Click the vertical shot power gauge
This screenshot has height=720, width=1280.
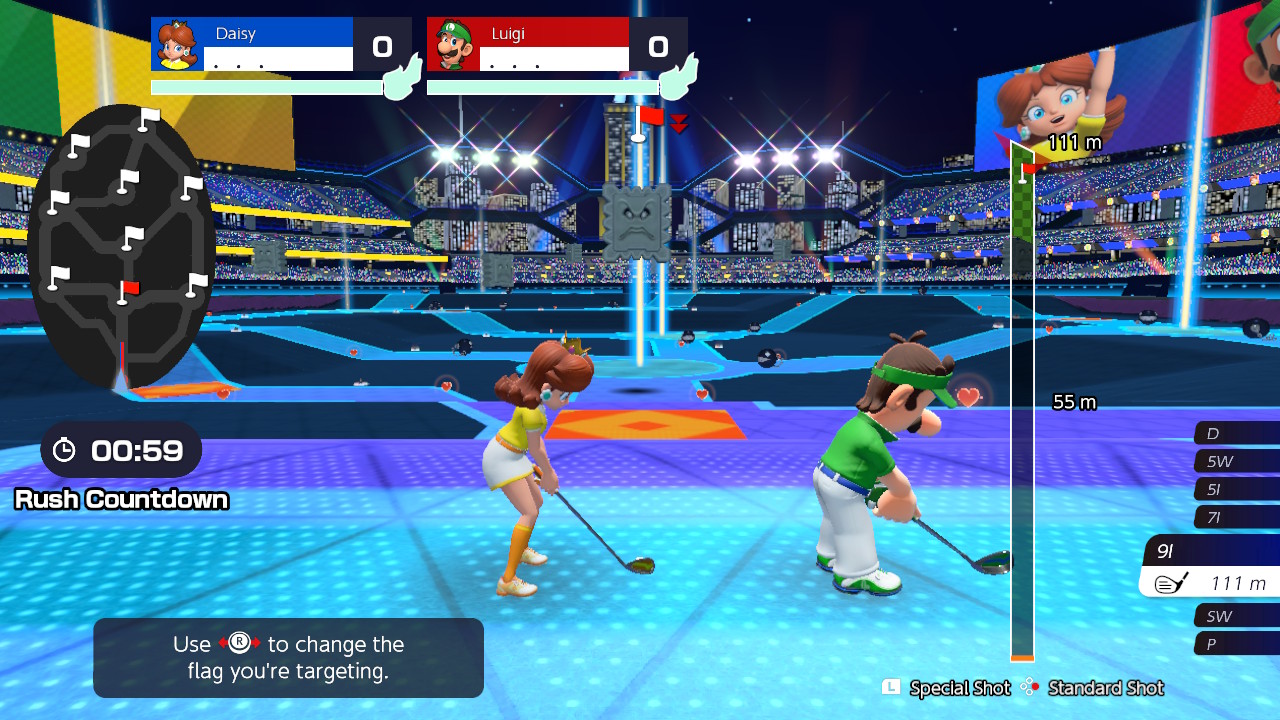(1022, 400)
